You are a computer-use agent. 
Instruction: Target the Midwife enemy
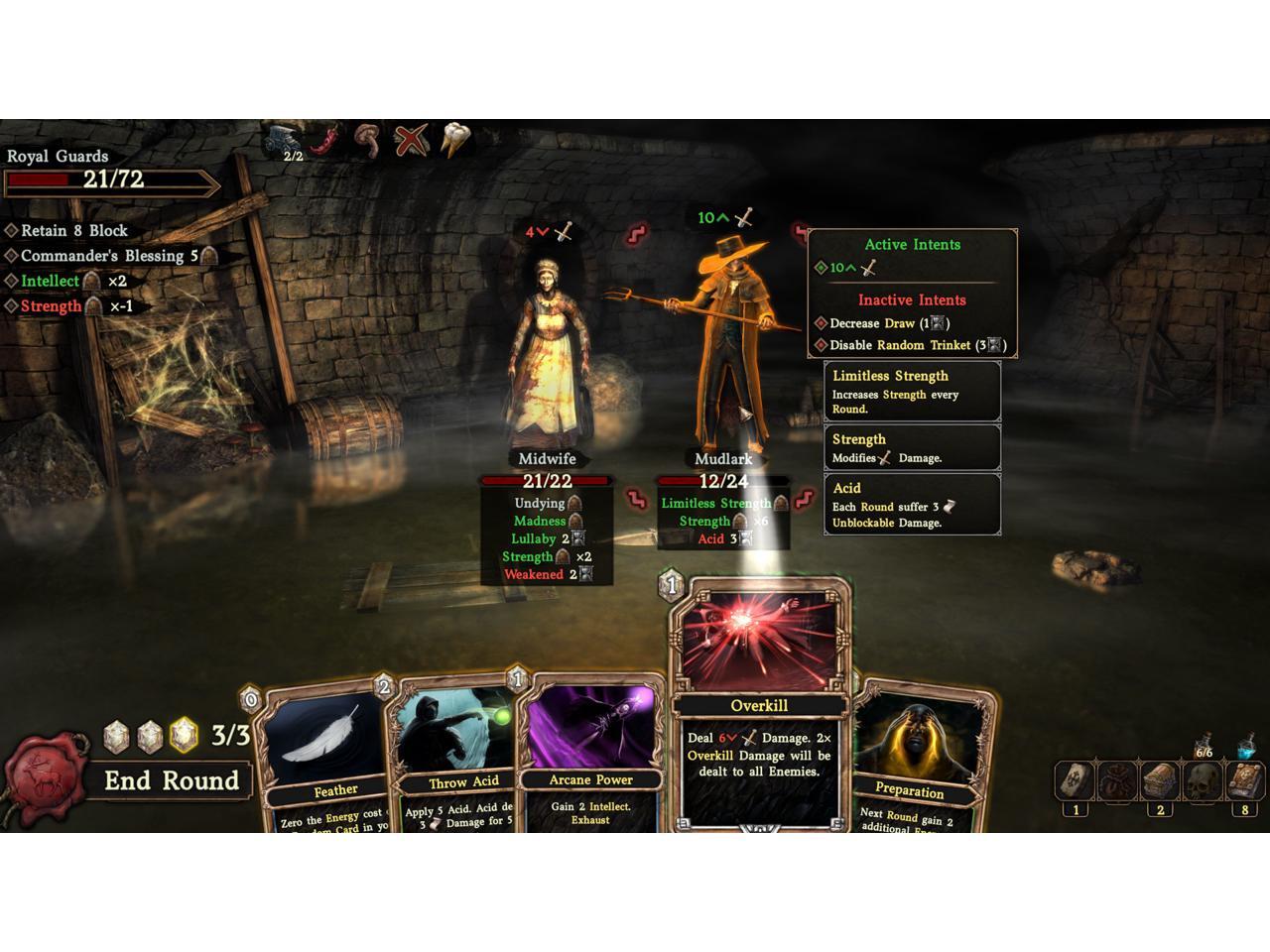pyautogui.click(x=548, y=357)
